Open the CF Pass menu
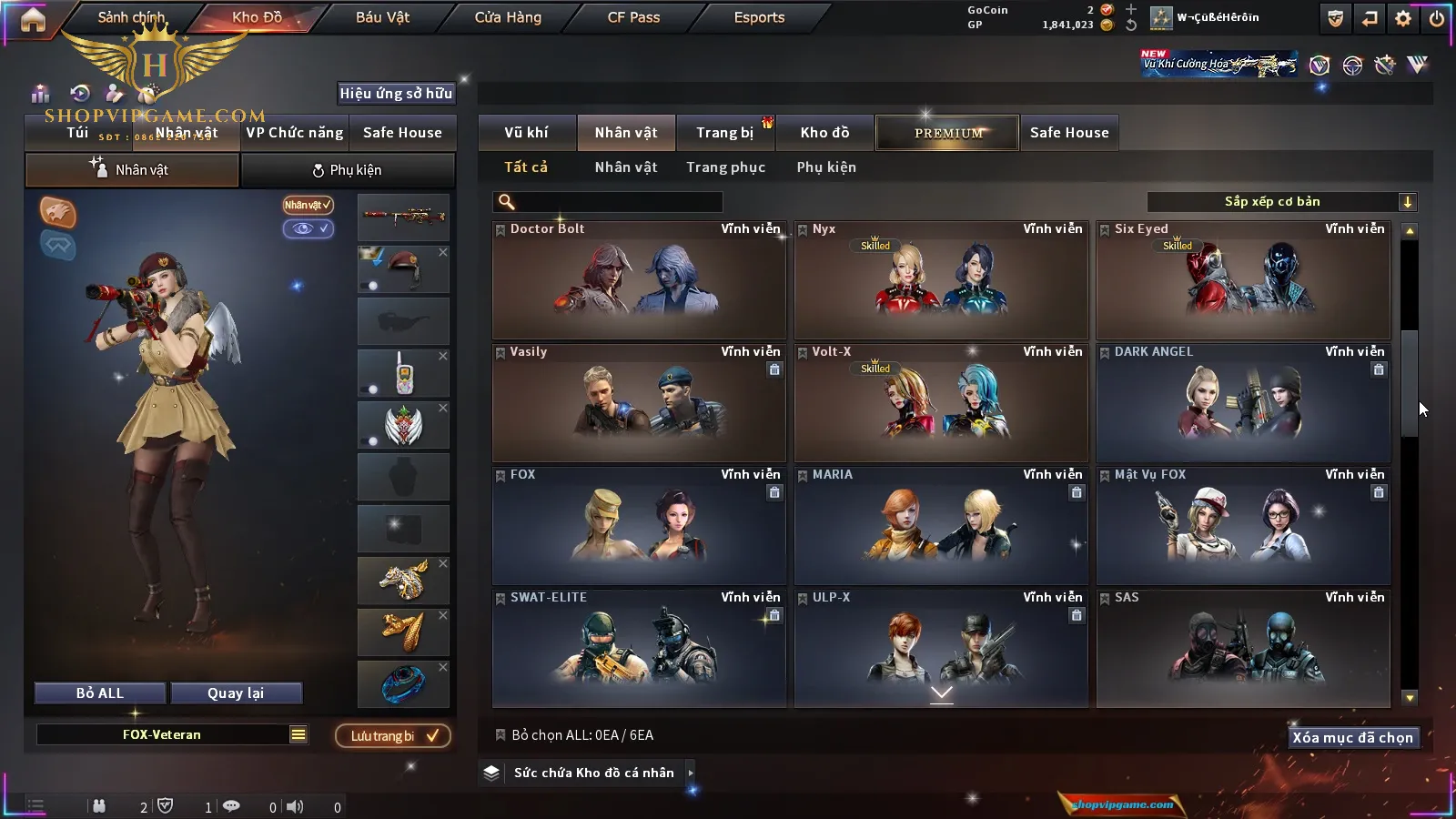The image size is (1456, 819). [633, 17]
